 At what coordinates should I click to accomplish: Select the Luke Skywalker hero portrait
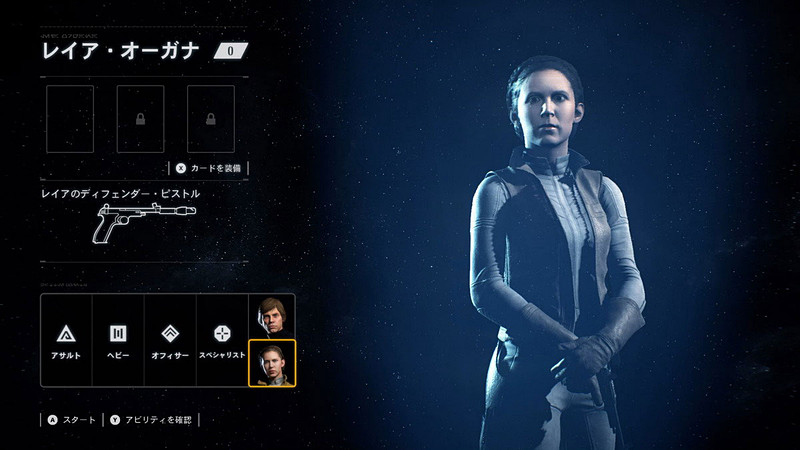pos(270,316)
